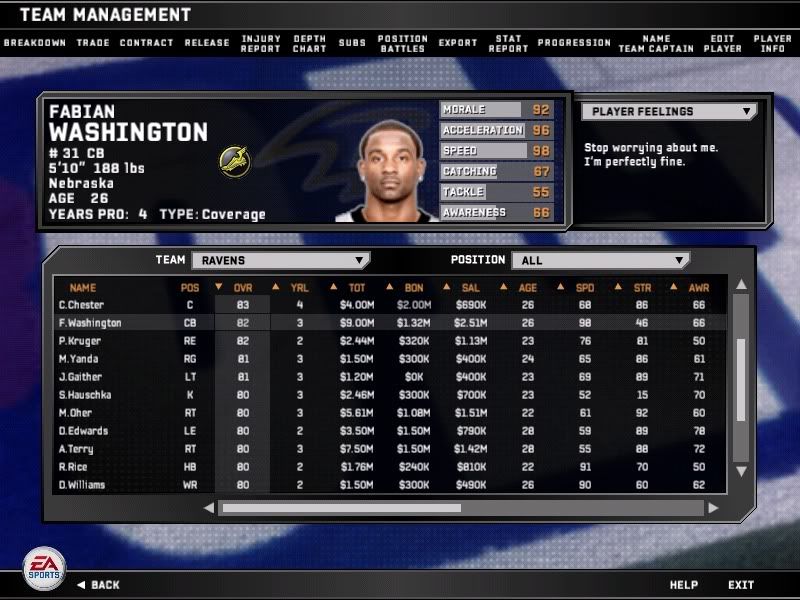Image resolution: width=800 pixels, height=600 pixels.
Task: Show the Depth Chart
Action: [309, 43]
